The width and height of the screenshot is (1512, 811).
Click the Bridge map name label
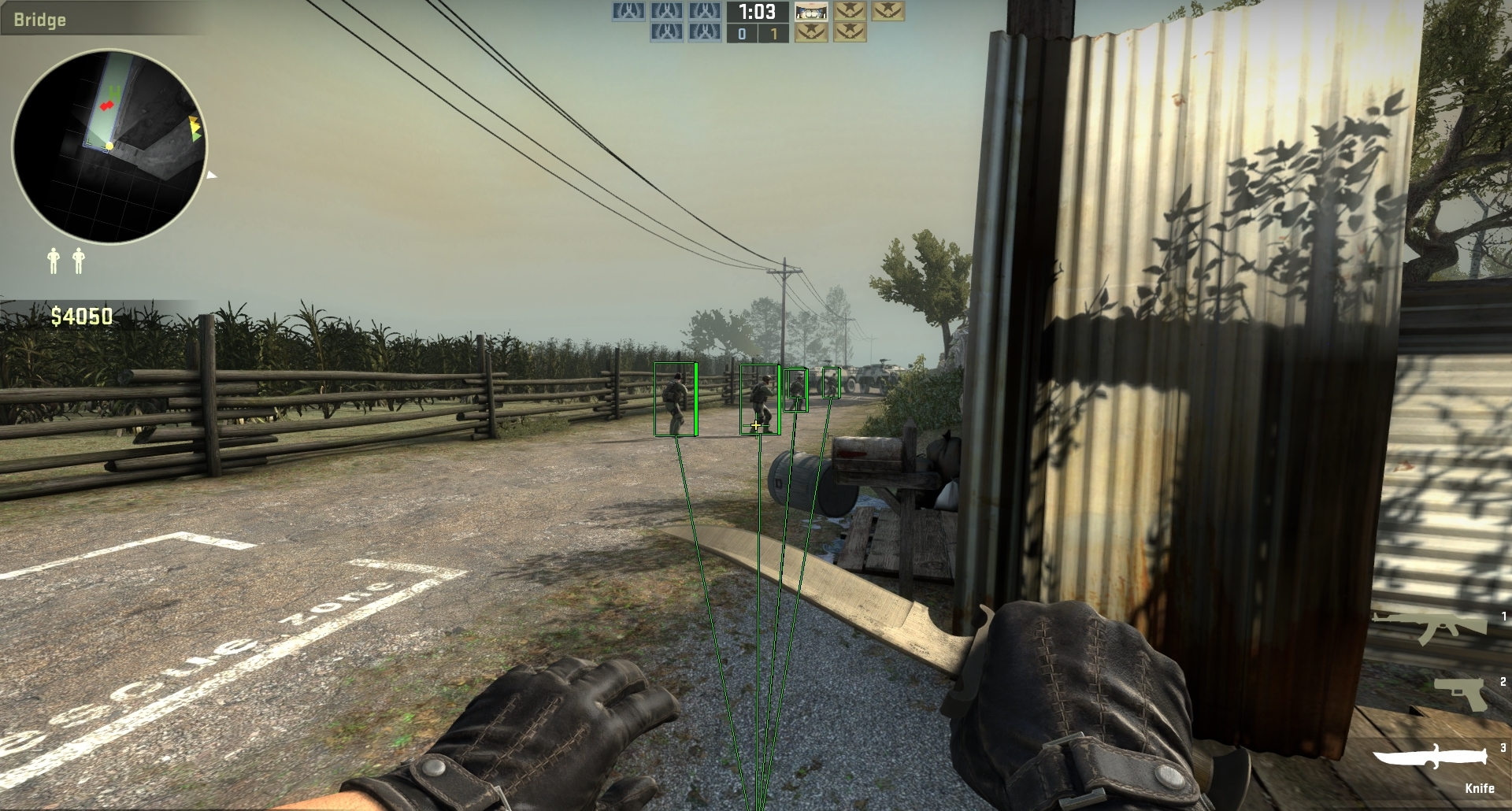pyautogui.click(x=39, y=20)
